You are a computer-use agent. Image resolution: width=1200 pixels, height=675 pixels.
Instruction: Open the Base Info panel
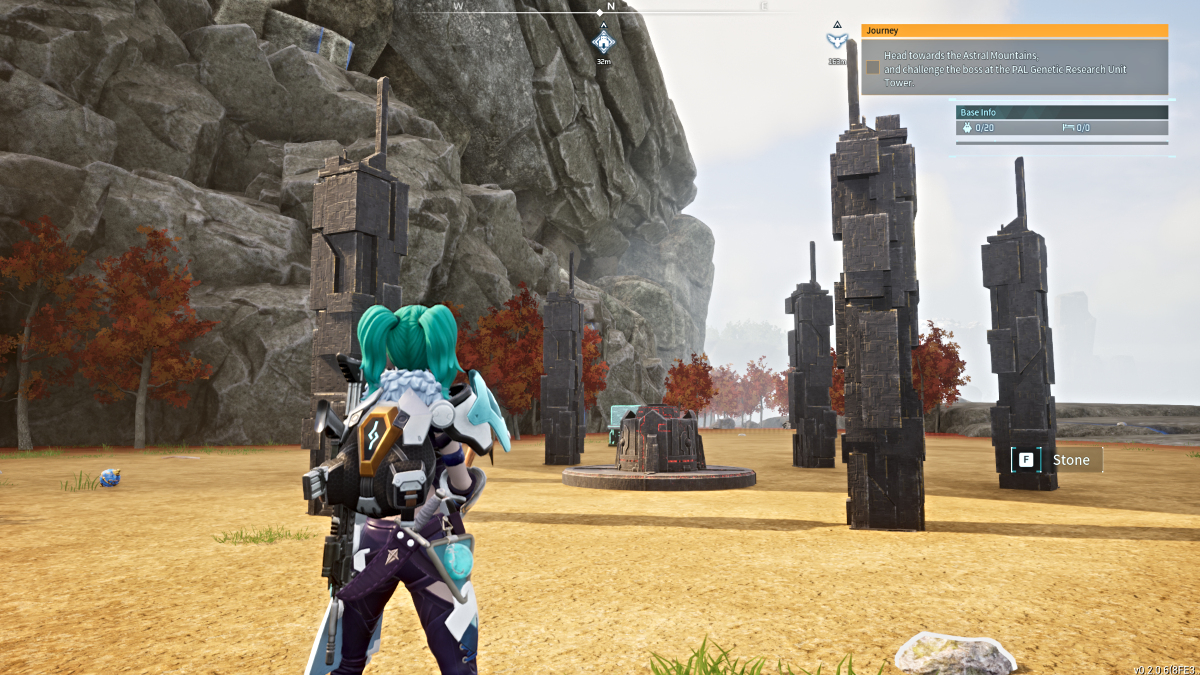click(1062, 112)
